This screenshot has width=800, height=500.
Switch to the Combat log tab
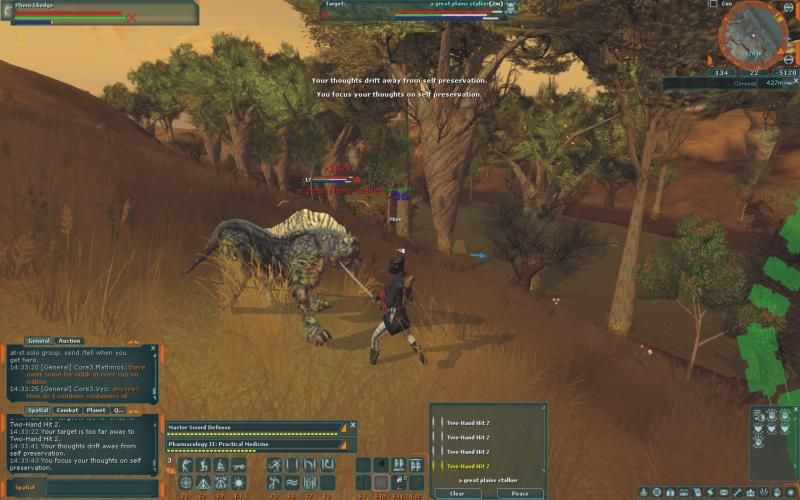tap(68, 410)
